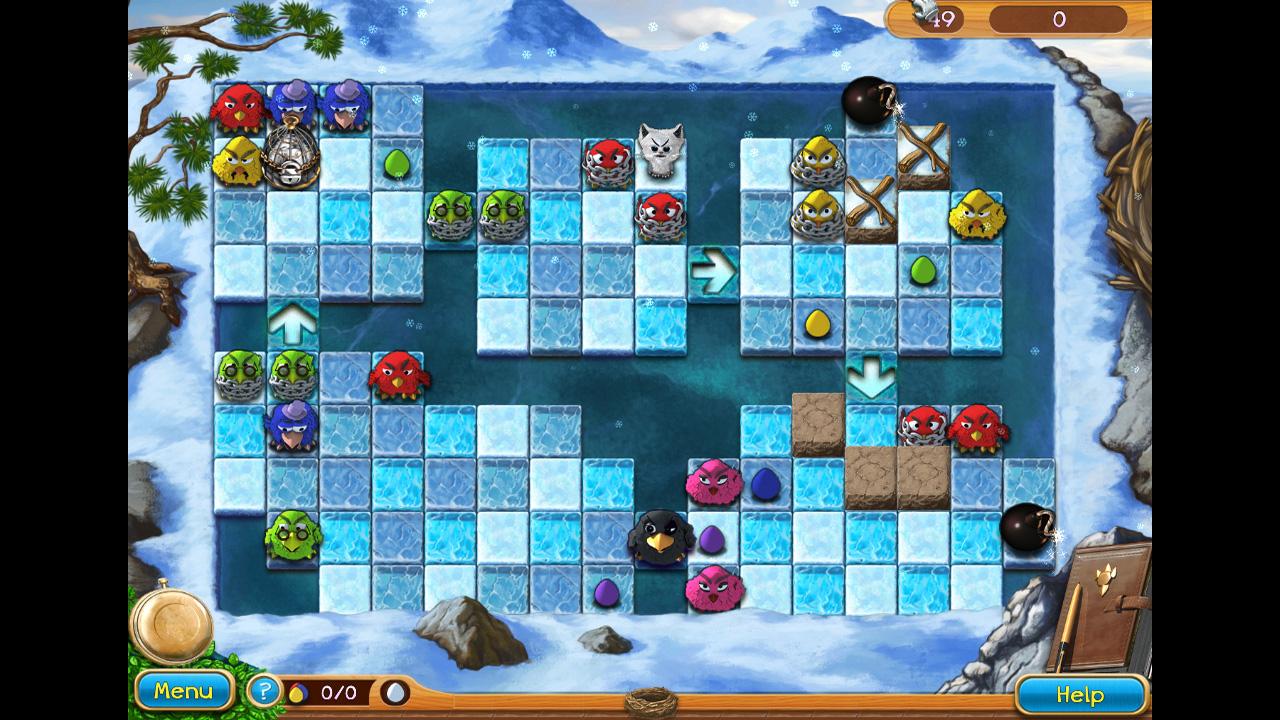Click the steel bird counter showing 49

coord(944,16)
